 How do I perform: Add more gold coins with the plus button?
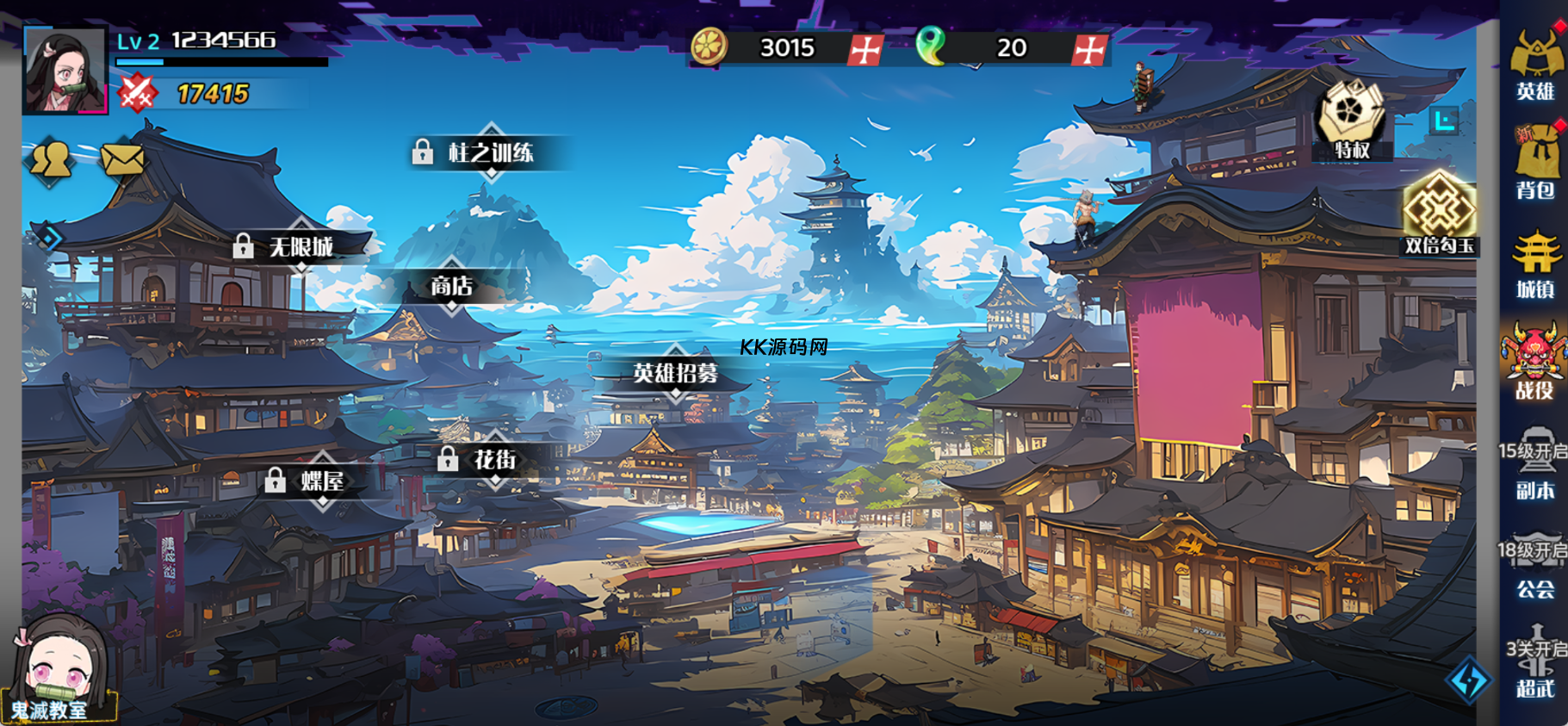865,49
